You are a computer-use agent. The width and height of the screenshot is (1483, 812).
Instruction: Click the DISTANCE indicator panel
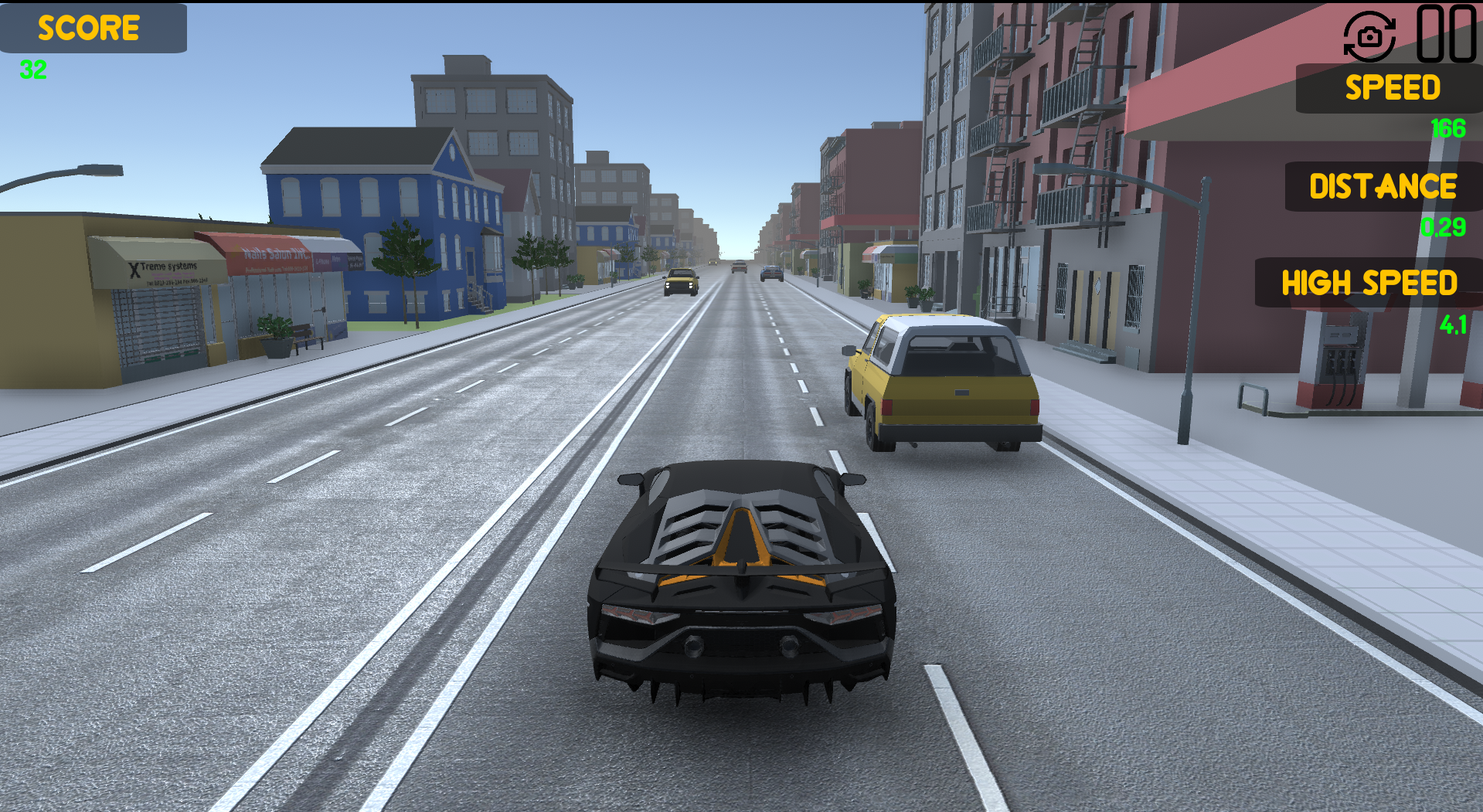click(1381, 186)
